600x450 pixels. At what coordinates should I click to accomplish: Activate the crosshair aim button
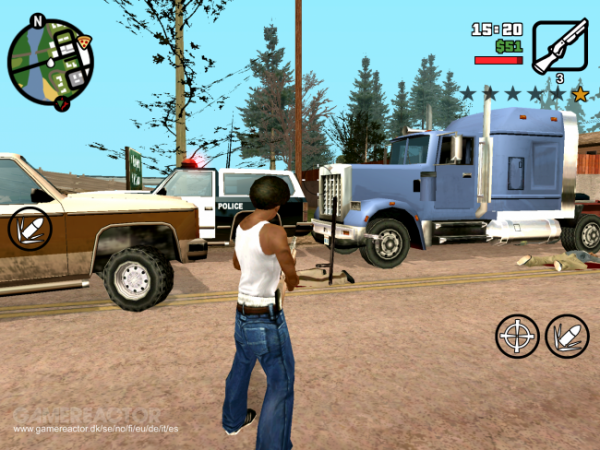point(517,335)
